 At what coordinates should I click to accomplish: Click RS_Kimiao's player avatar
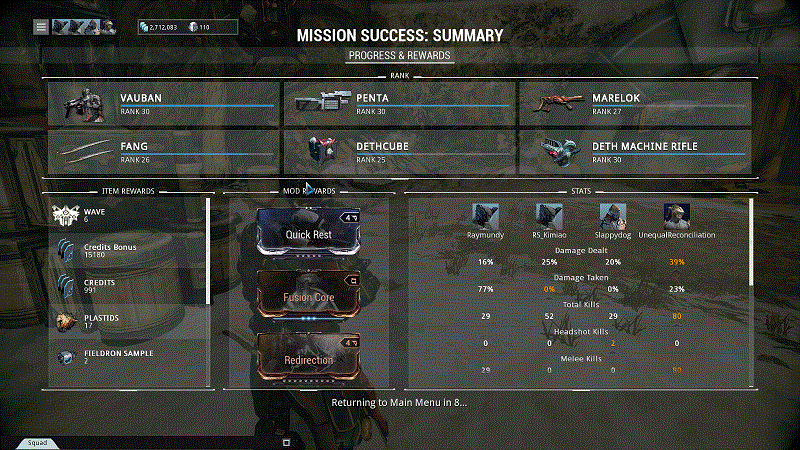click(x=549, y=215)
